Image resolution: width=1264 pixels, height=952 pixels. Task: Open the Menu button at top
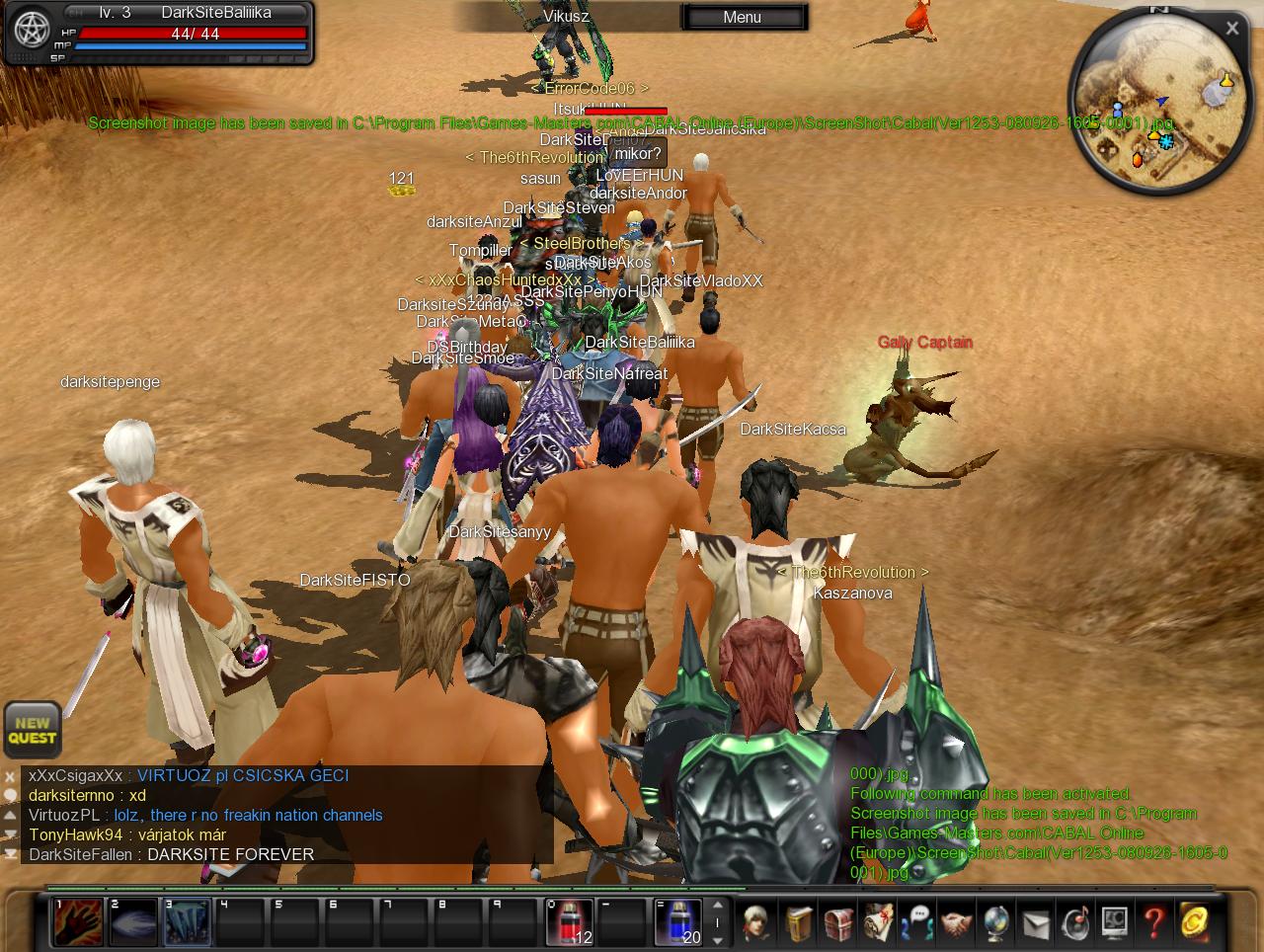[743, 17]
